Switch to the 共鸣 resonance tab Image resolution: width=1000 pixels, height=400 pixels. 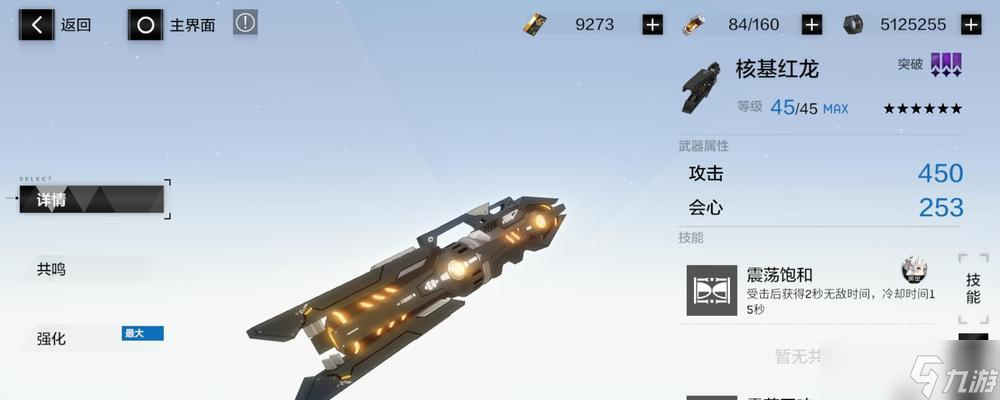point(52,269)
